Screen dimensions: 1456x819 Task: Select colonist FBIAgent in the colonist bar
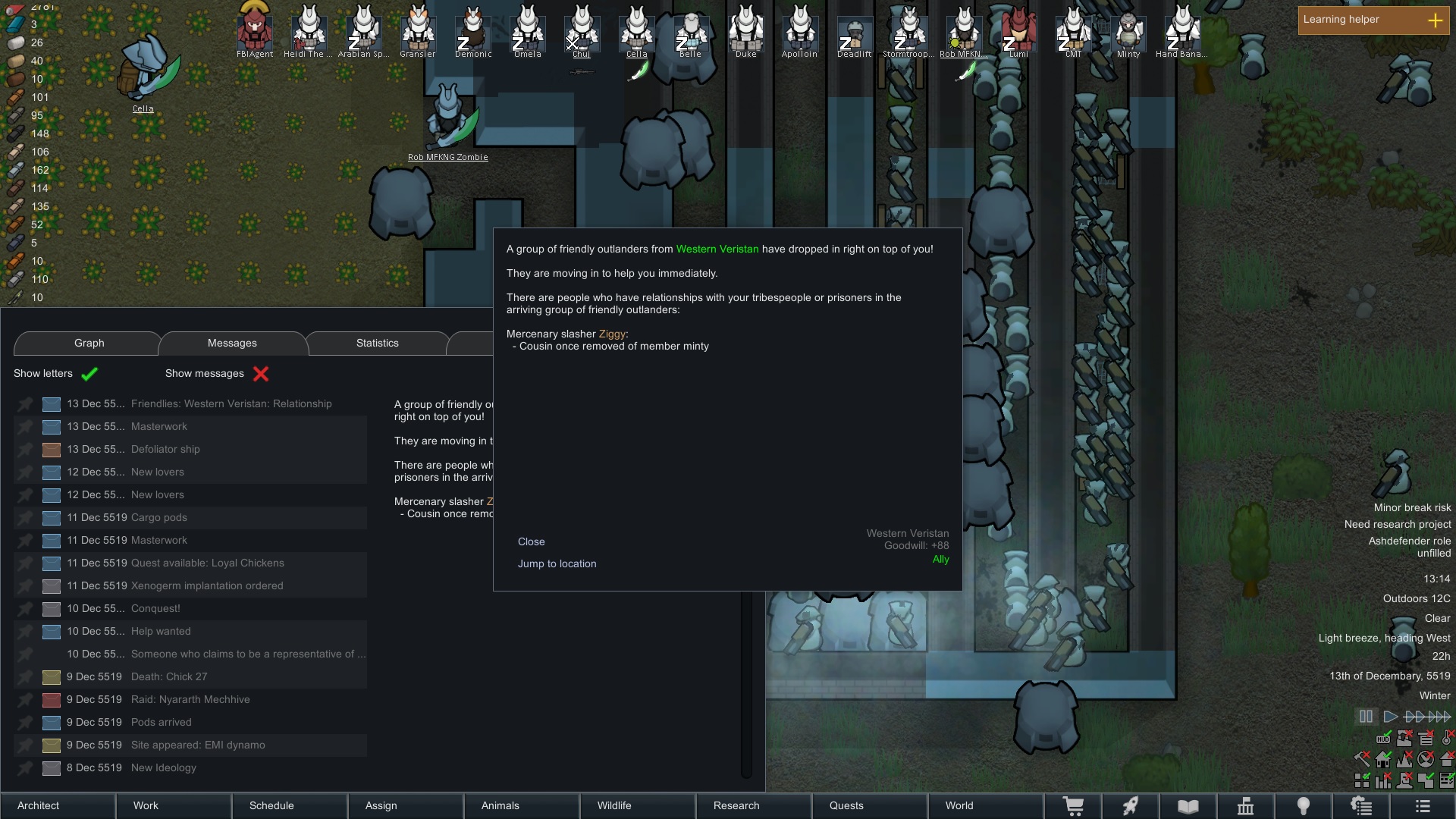tap(255, 30)
